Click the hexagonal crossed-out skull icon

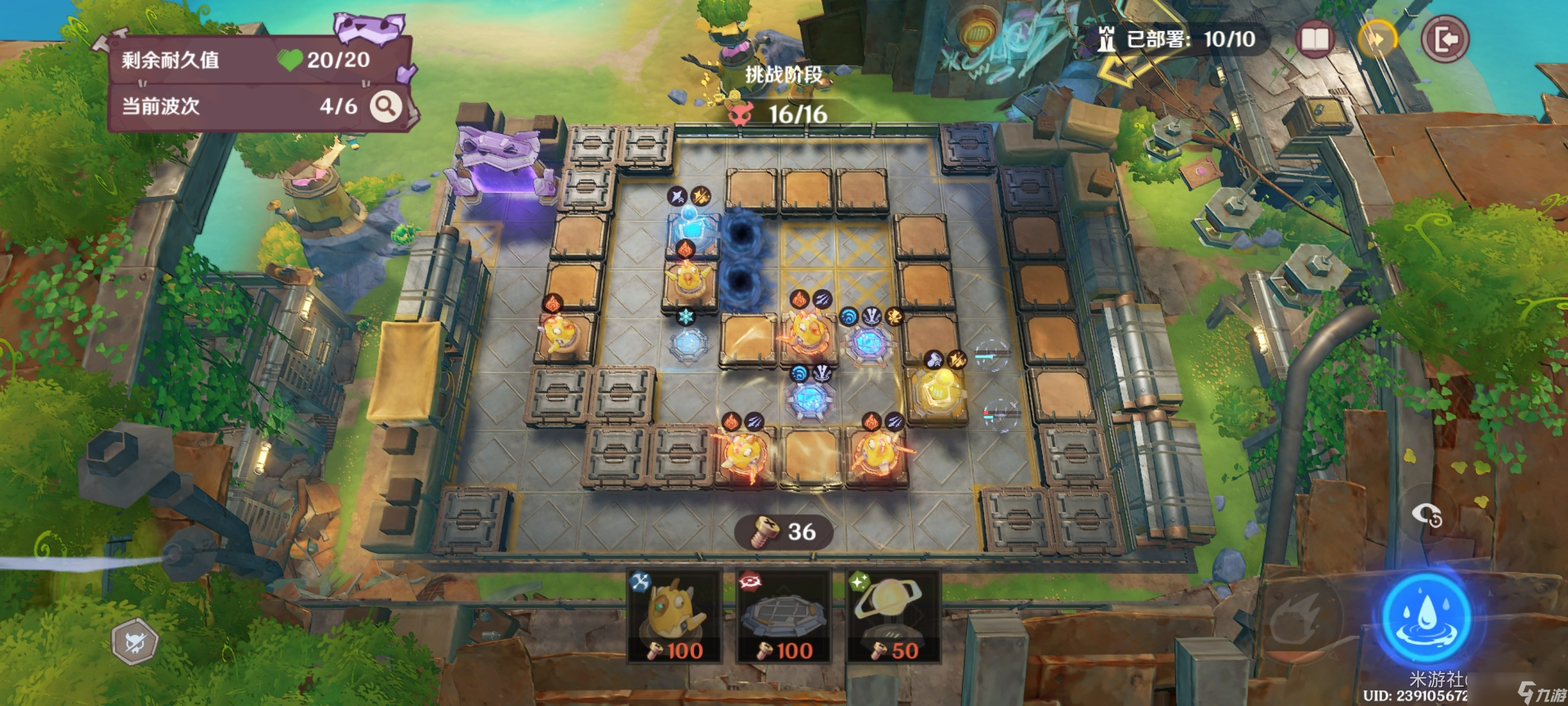point(135,642)
